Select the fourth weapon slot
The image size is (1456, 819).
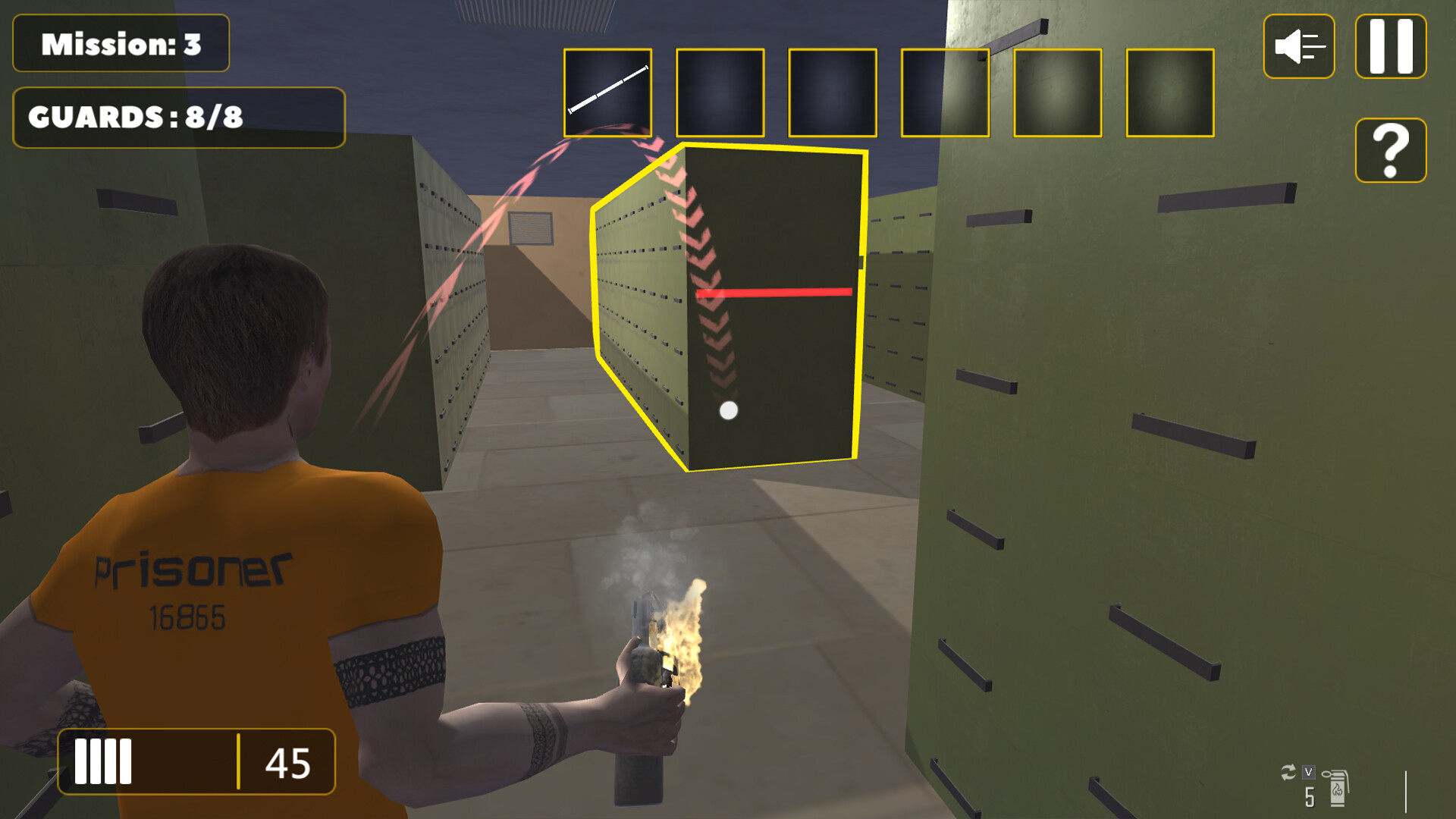pos(944,94)
